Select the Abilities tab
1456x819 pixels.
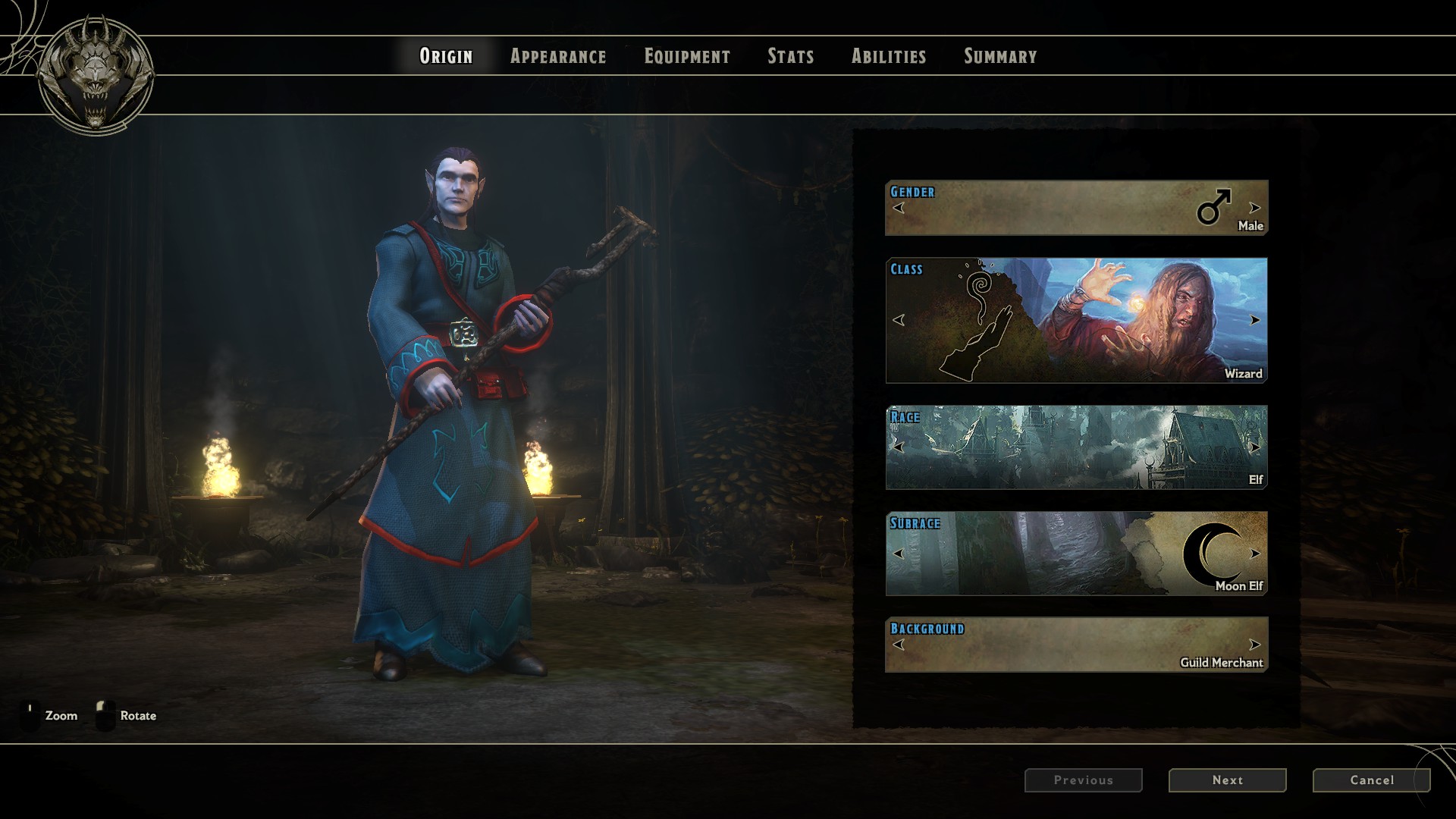[x=889, y=56]
